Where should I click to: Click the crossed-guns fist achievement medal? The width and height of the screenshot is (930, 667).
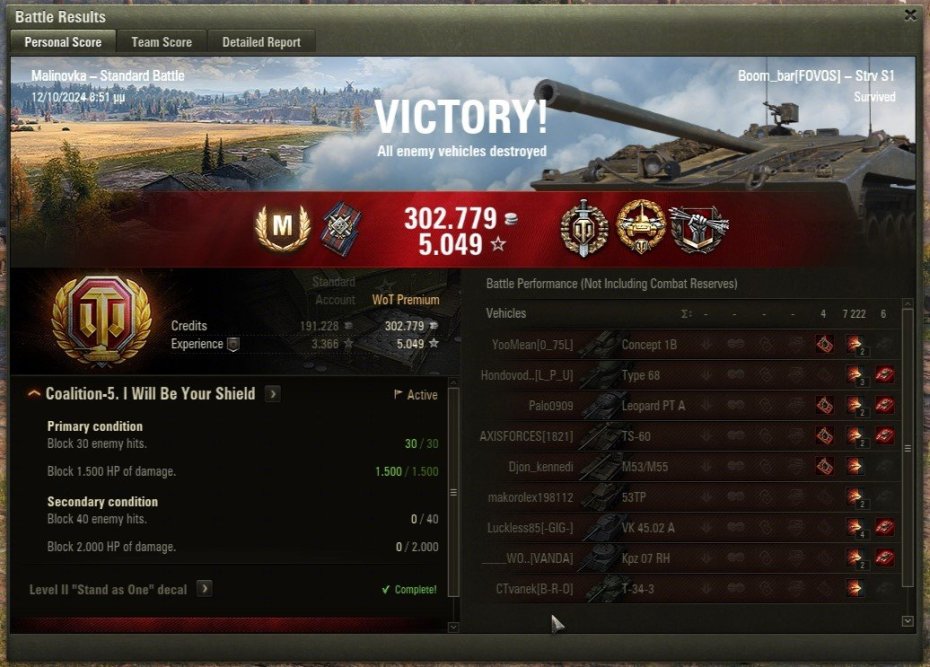698,228
